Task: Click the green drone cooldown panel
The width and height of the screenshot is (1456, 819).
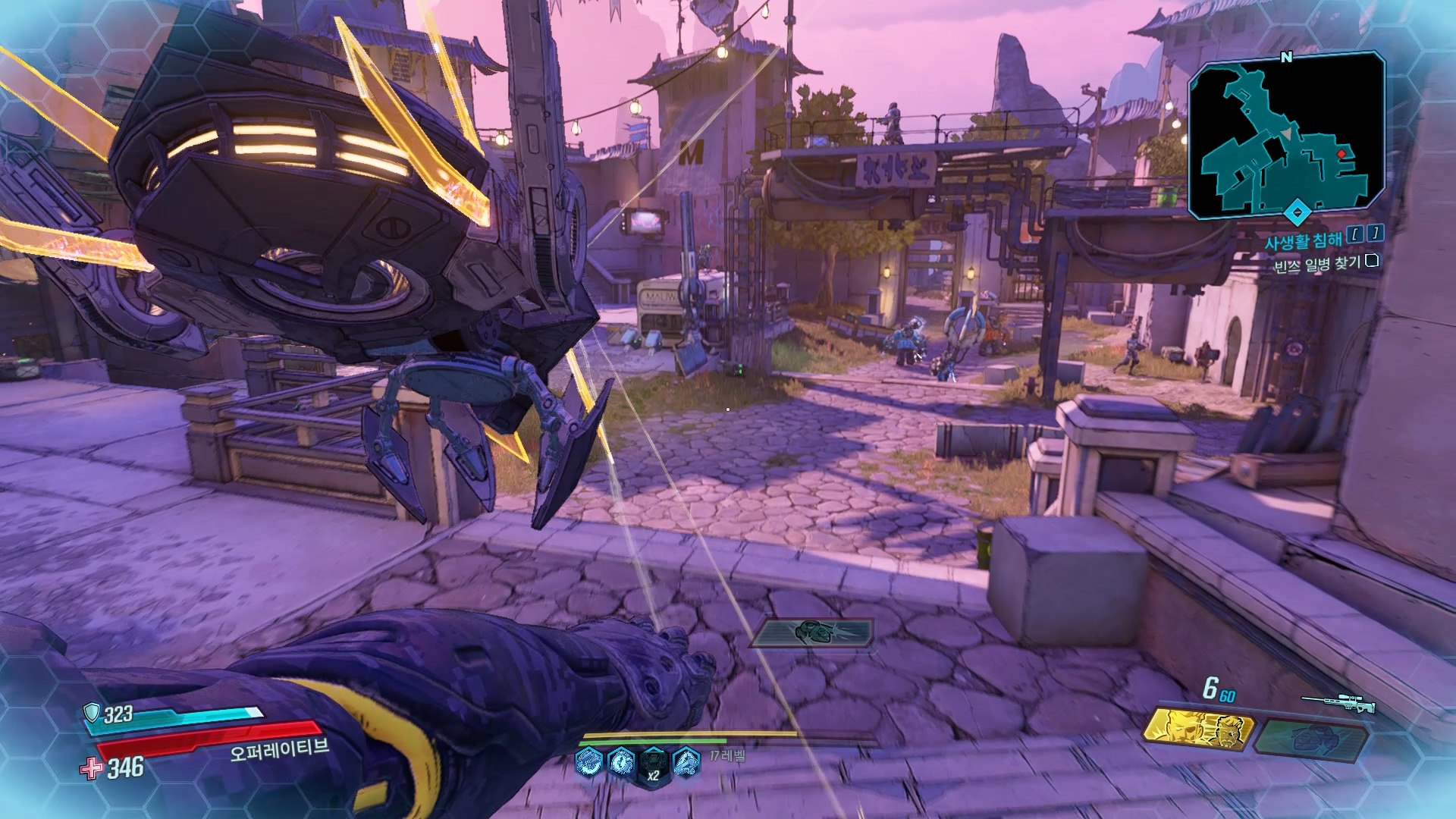Action: click(x=813, y=632)
